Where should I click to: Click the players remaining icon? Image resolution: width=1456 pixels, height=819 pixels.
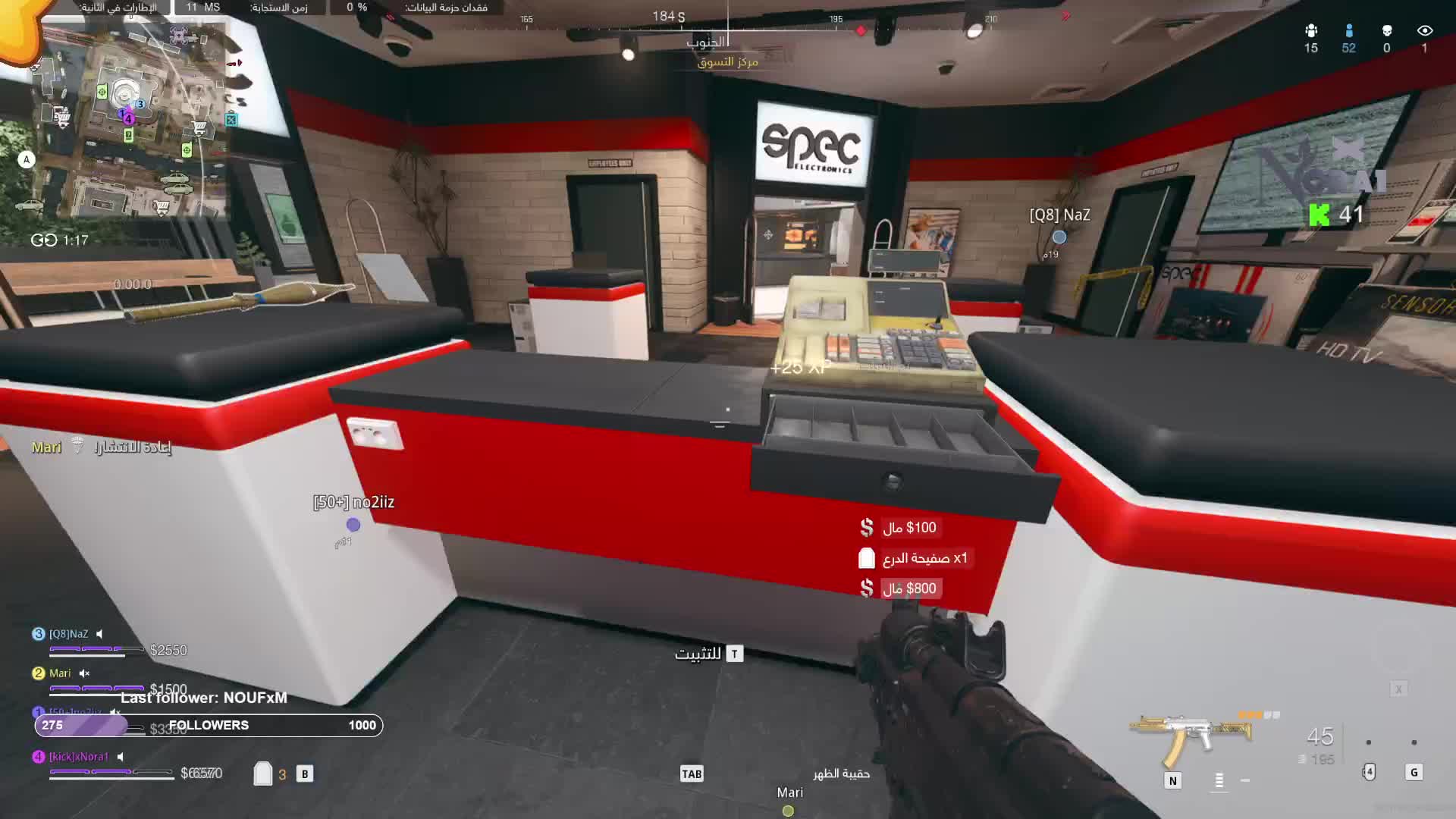pyautogui.click(x=1348, y=31)
